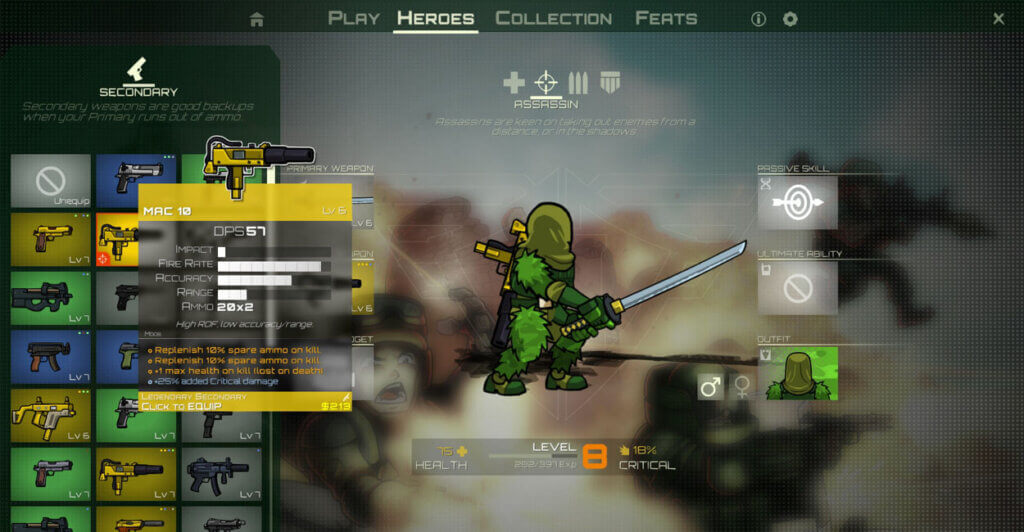Open the info circle icon
The height and width of the screenshot is (532, 1024).
758,19
